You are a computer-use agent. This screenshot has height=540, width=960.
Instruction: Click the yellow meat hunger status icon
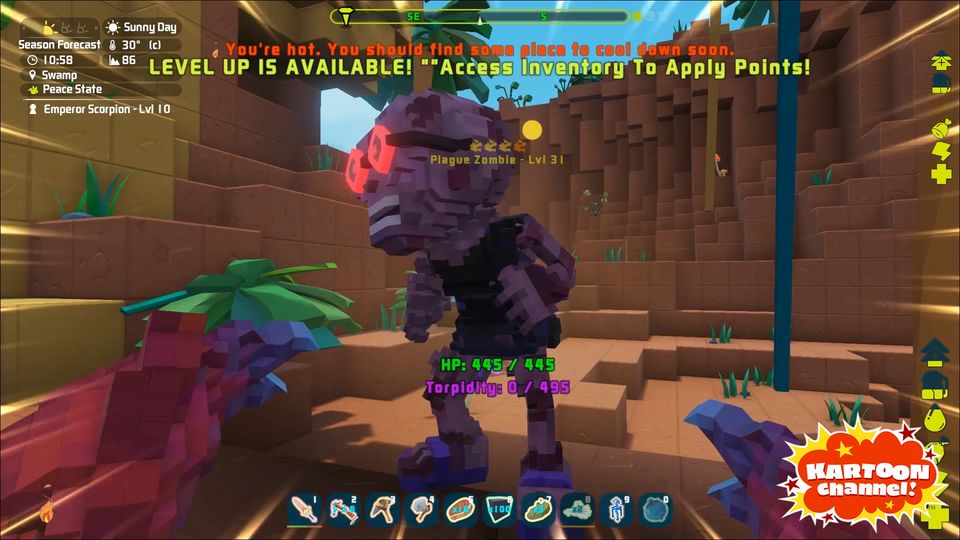coord(939,128)
